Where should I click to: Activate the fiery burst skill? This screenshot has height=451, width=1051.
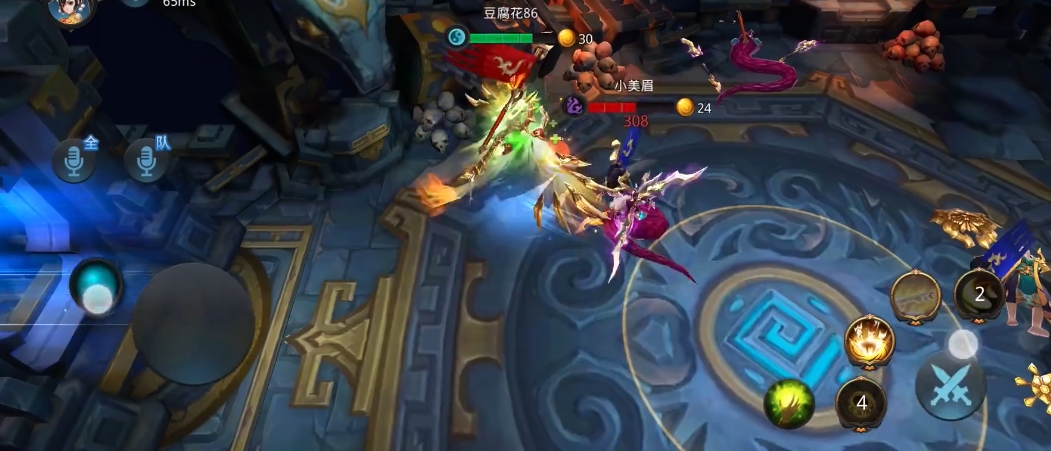[x=869, y=343]
